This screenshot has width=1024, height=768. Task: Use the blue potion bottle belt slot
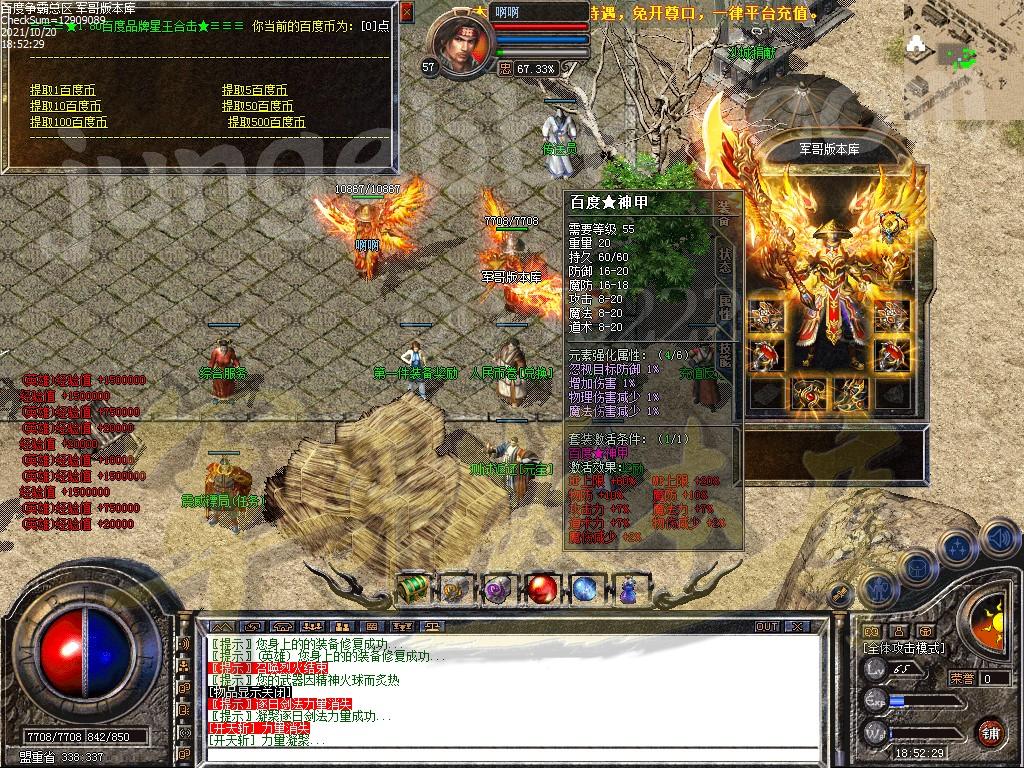[629, 589]
